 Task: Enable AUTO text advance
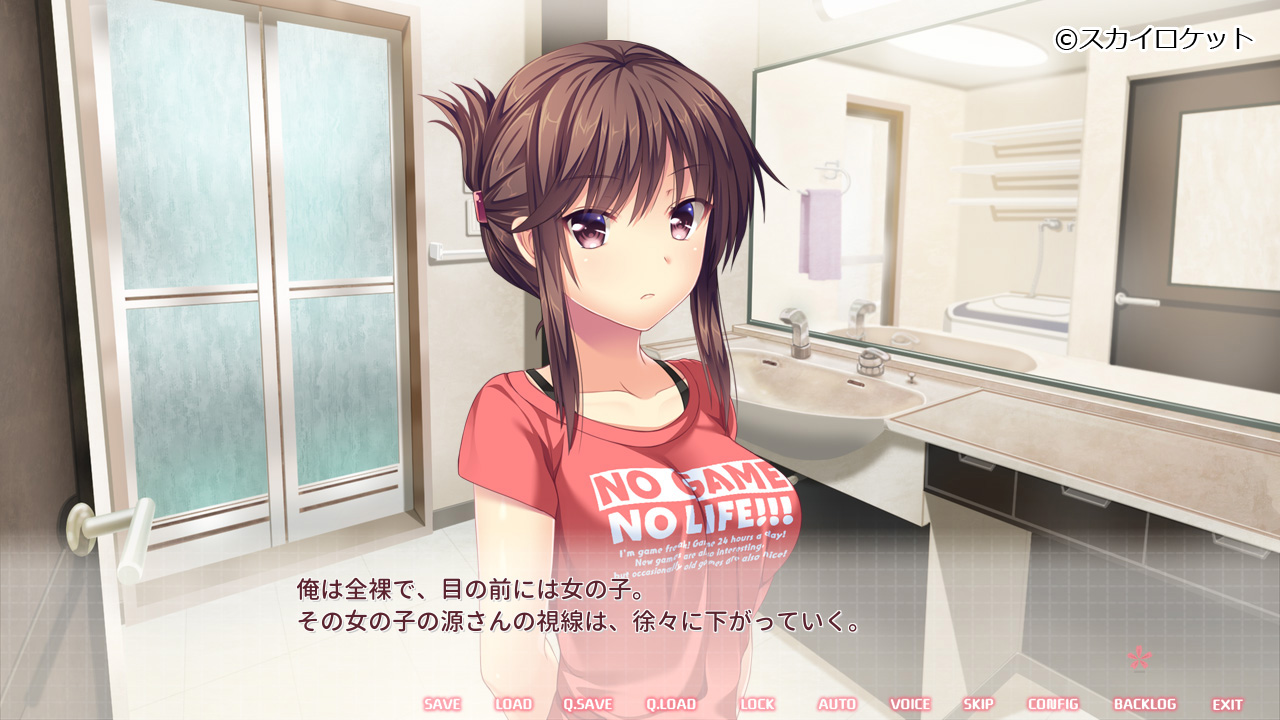pos(837,704)
